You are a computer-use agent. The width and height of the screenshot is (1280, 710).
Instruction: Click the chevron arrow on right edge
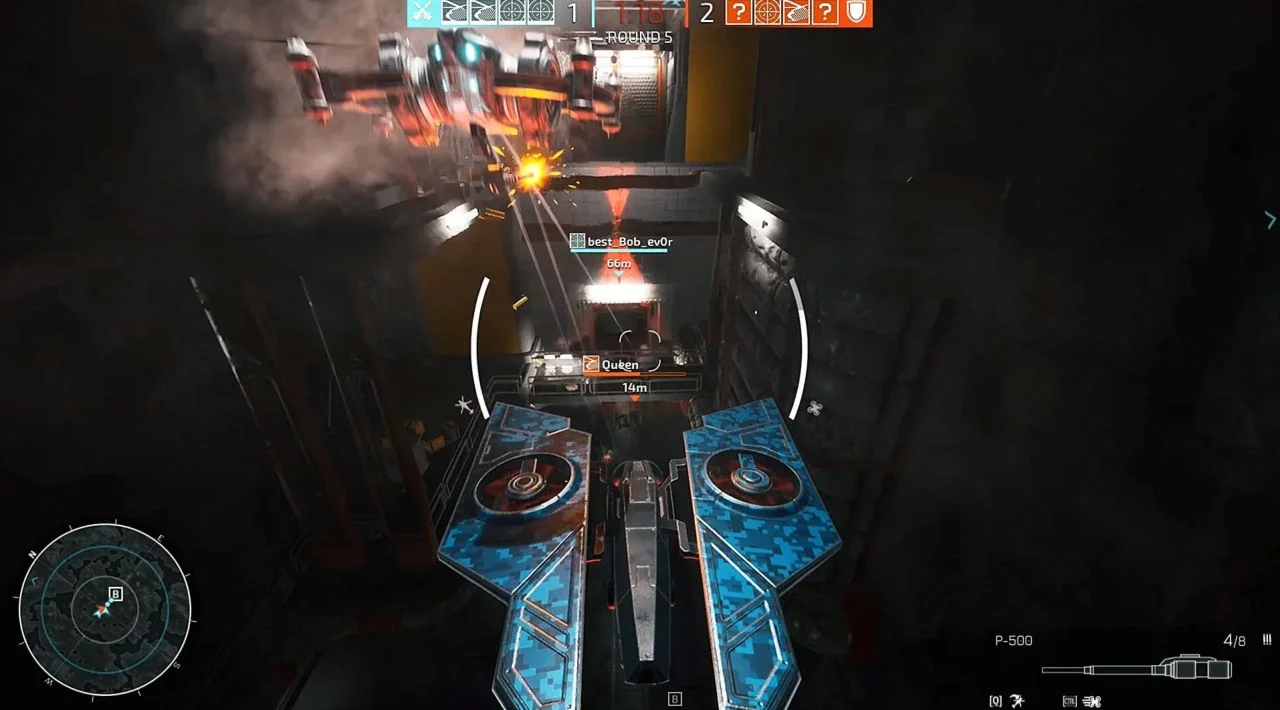coord(1270,219)
